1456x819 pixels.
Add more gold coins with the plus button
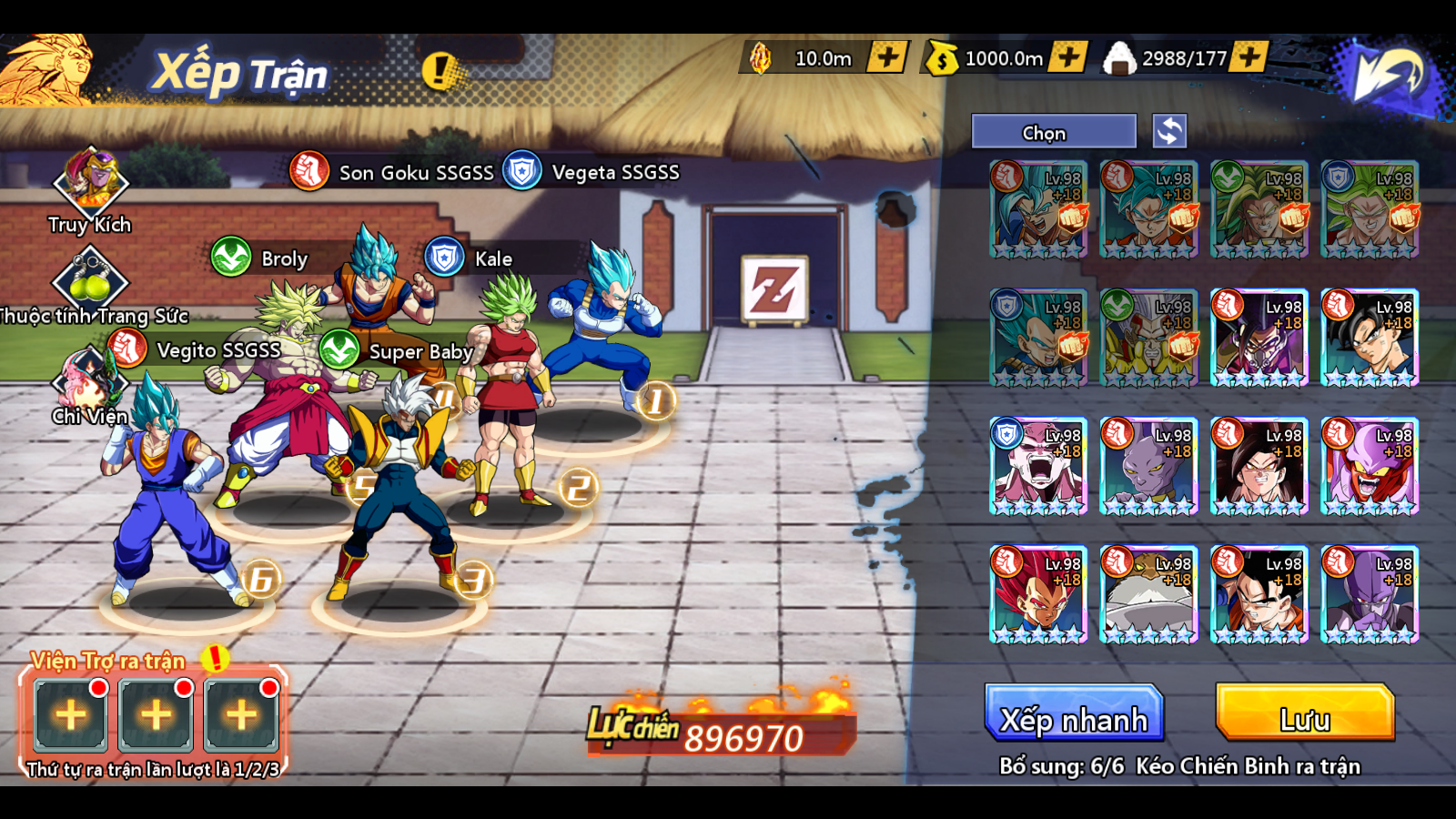pyautogui.click(x=1067, y=57)
